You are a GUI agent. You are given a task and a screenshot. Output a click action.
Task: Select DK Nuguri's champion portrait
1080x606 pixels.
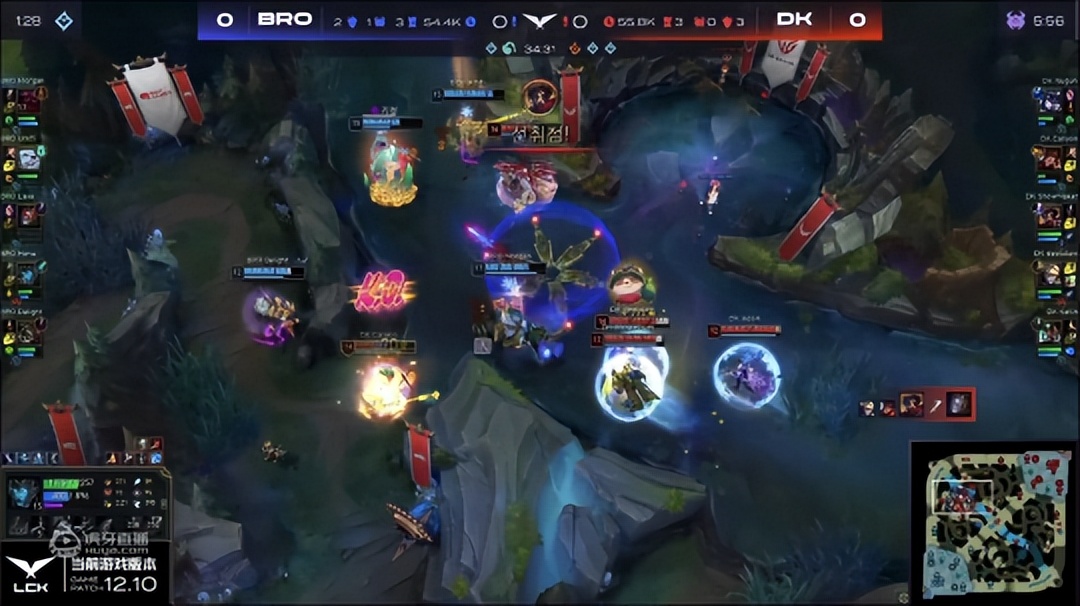point(1051,100)
